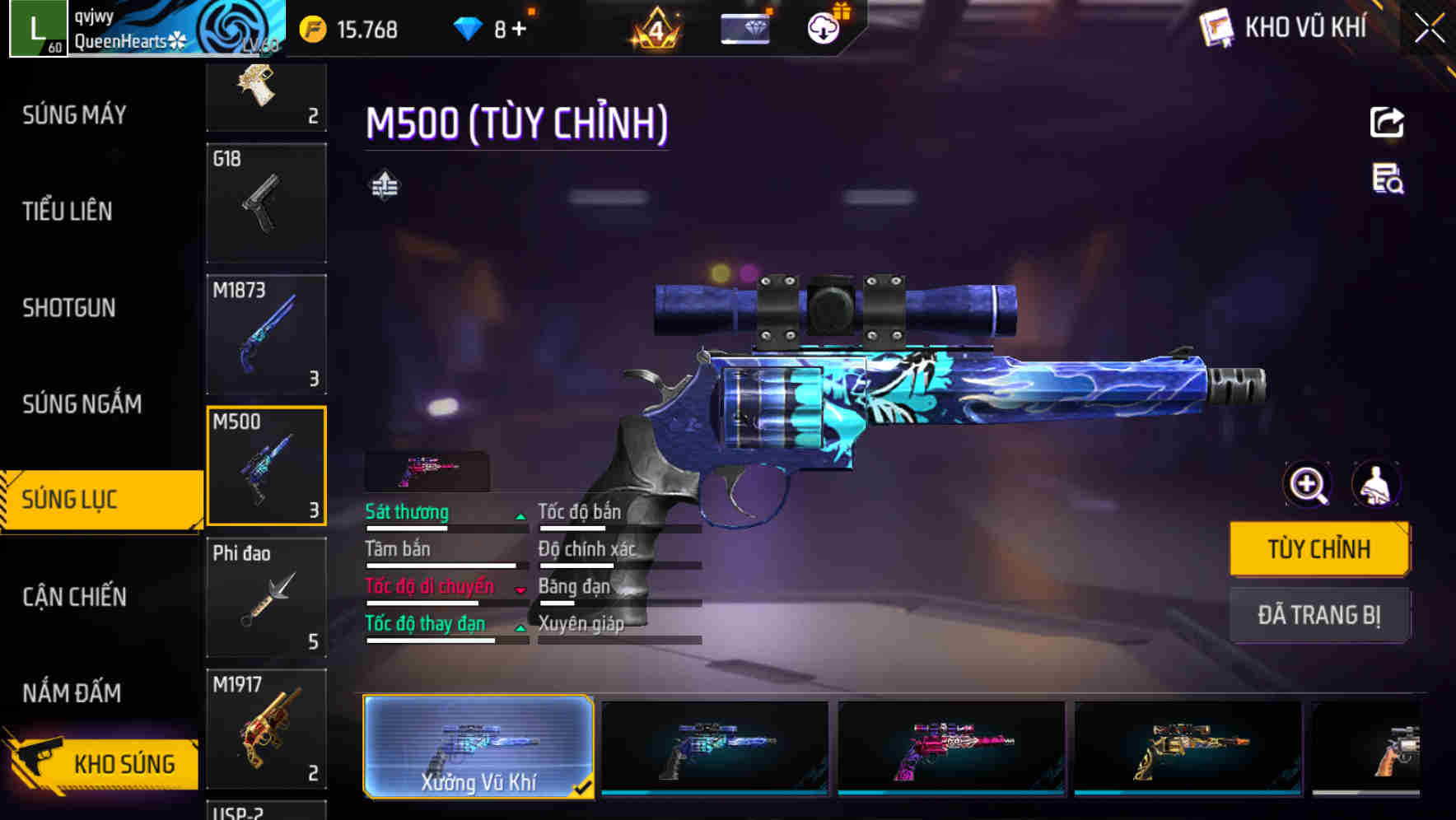This screenshot has height=820, width=1456.
Task: Switch to the SHOTGUN category
Action: (70, 307)
